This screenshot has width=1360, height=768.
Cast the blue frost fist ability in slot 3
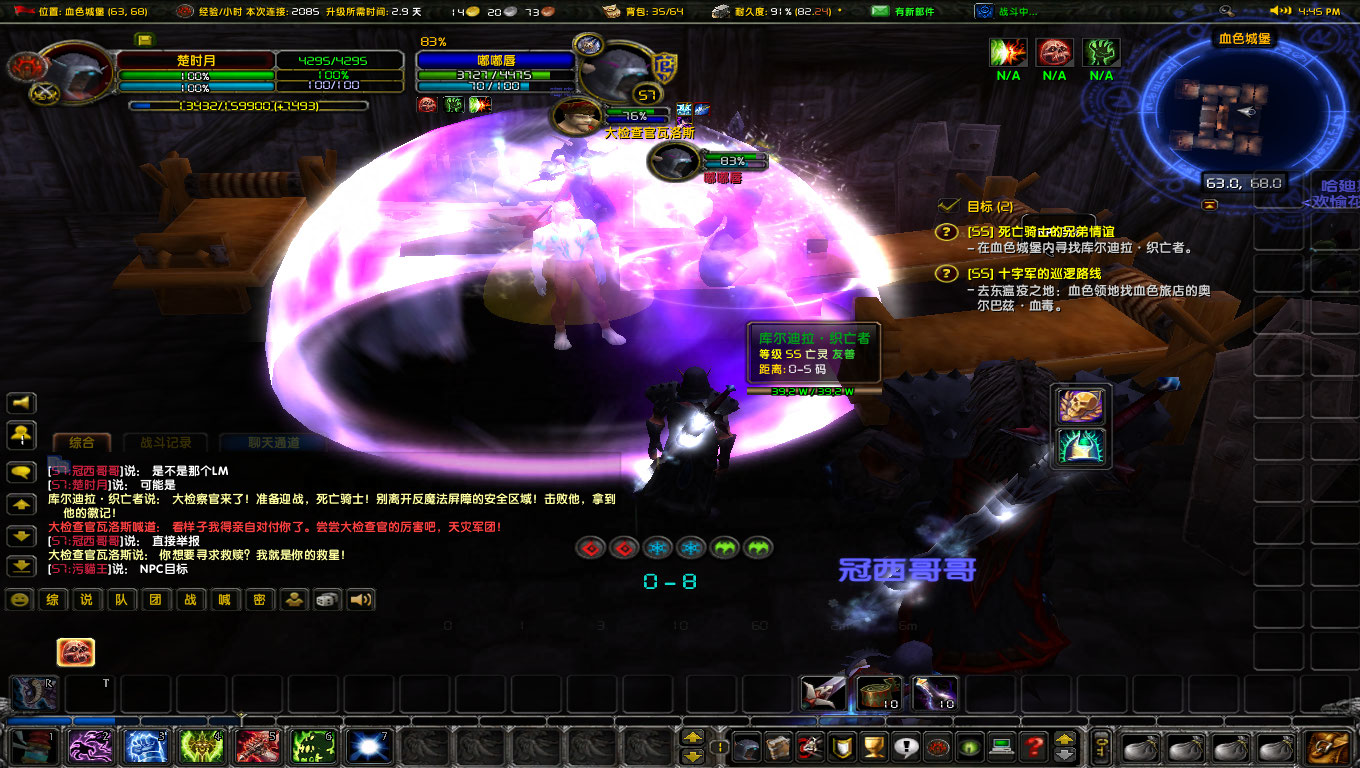point(144,744)
